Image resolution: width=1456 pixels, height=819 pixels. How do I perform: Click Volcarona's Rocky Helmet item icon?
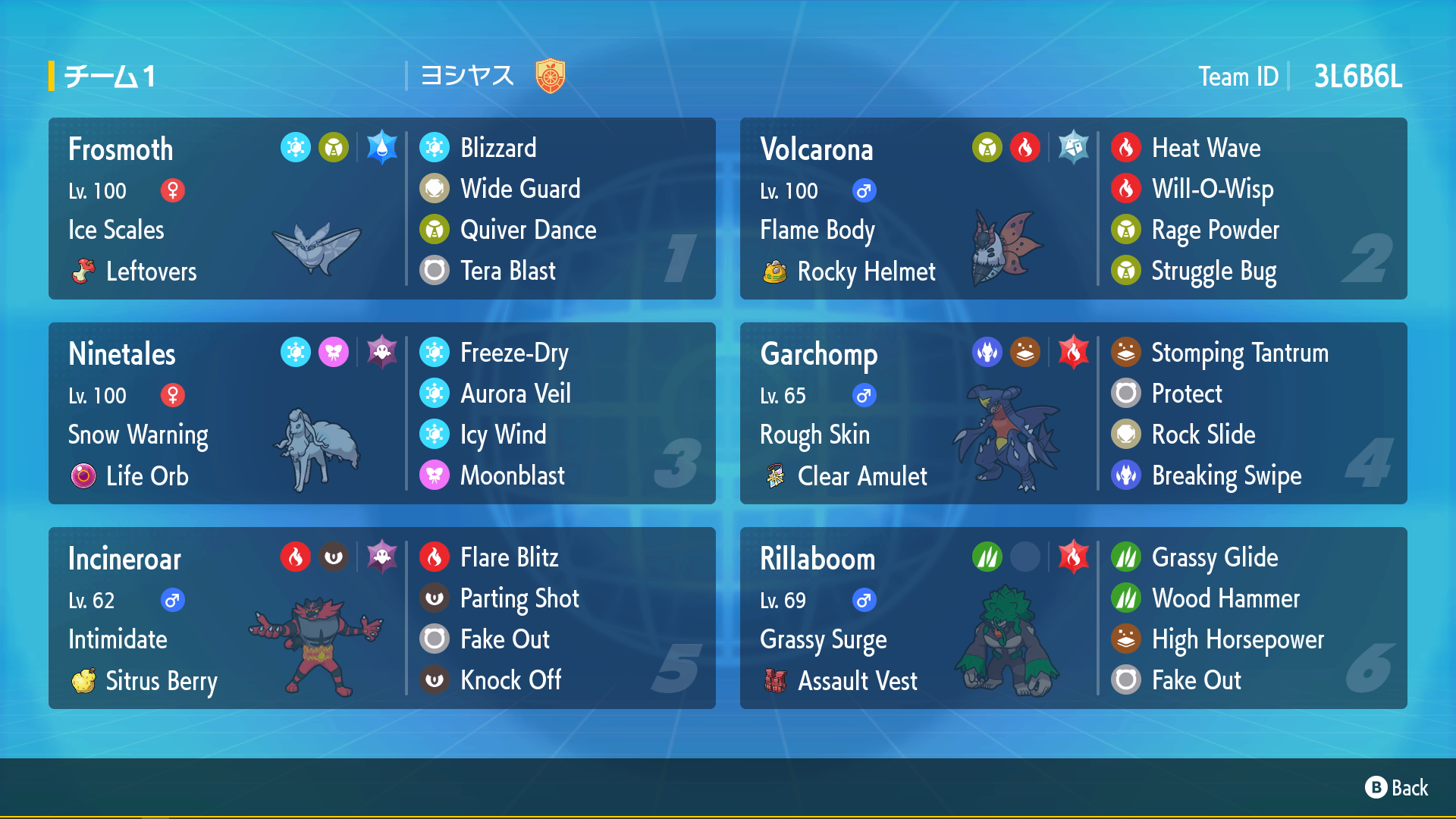coord(774,271)
